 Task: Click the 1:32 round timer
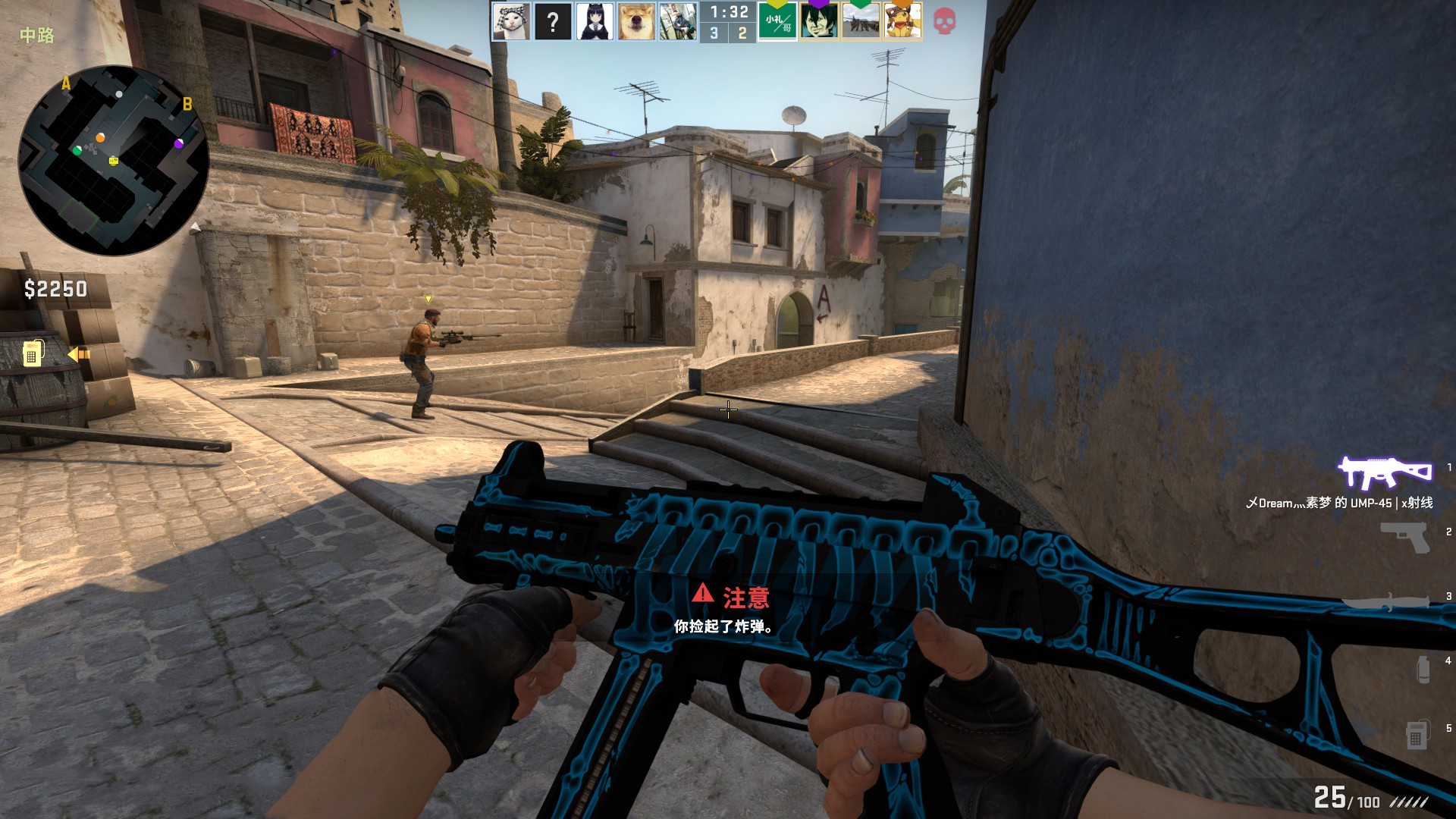pyautogui.click(x=730, y=11)
